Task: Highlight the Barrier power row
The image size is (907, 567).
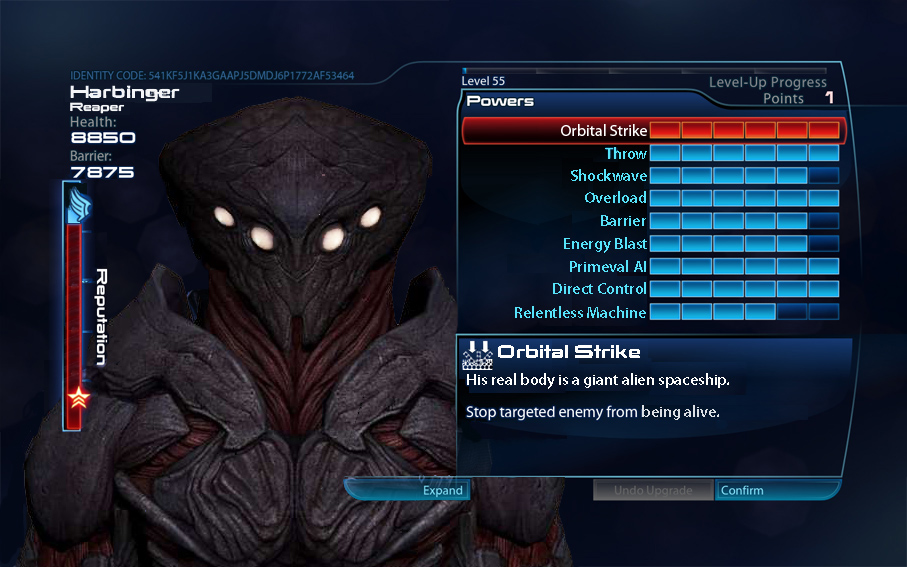Action: click(x=622, y=221)
